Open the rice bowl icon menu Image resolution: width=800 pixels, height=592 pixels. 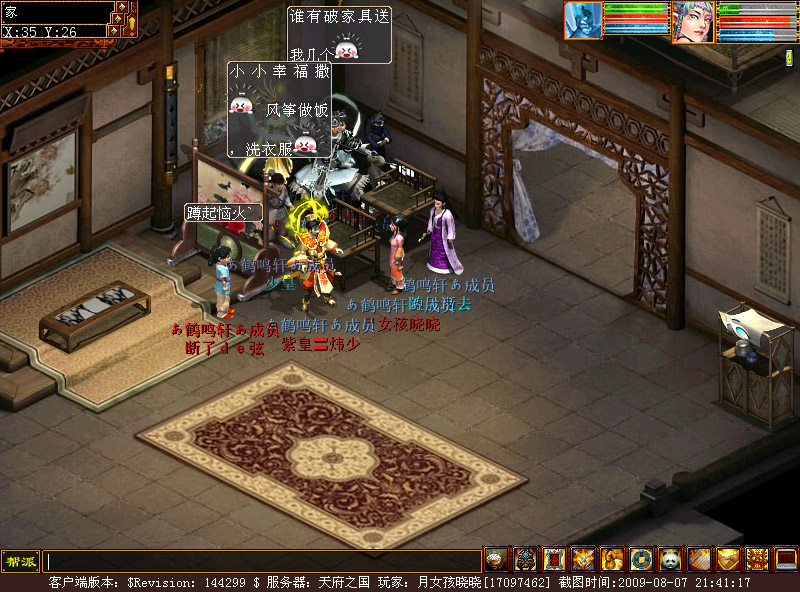point(496,559)
